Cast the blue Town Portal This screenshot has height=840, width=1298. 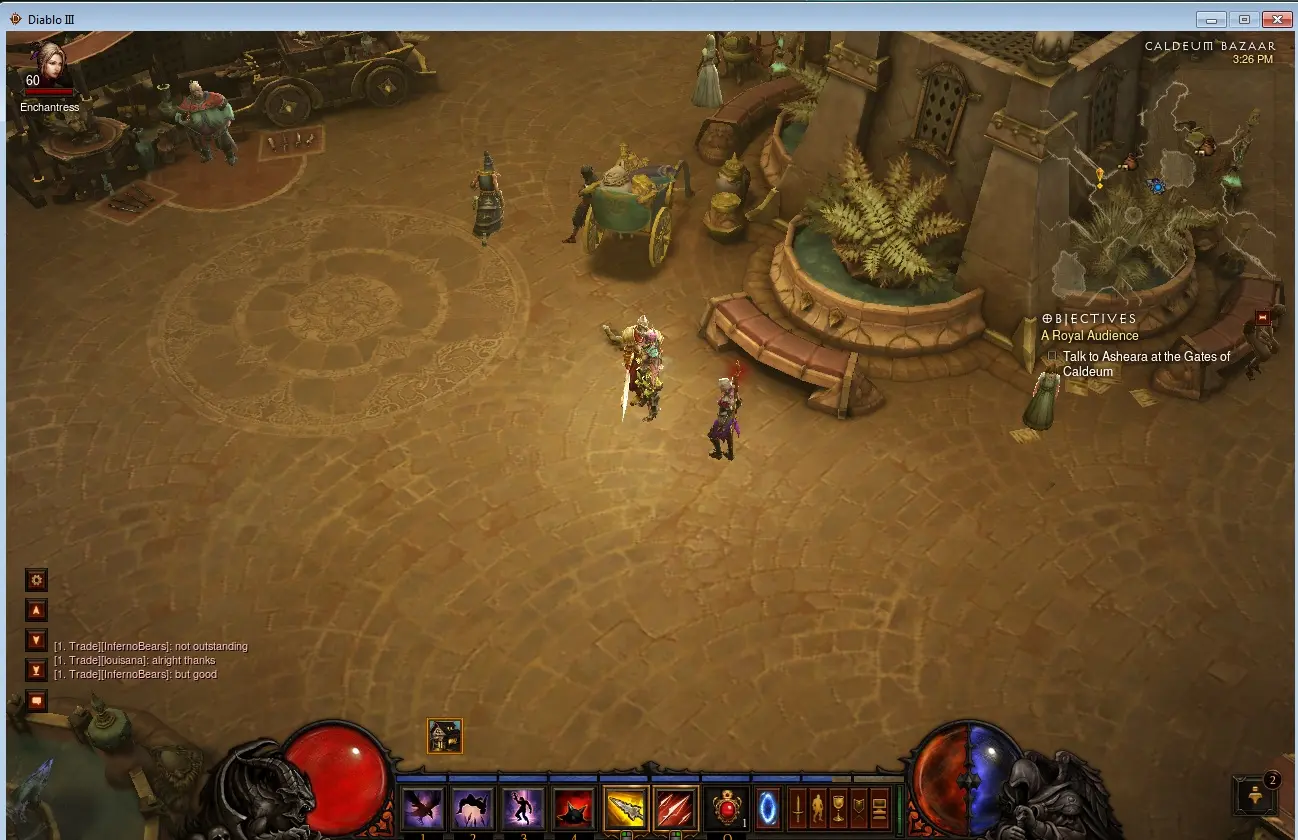click(x=768, y=808)
